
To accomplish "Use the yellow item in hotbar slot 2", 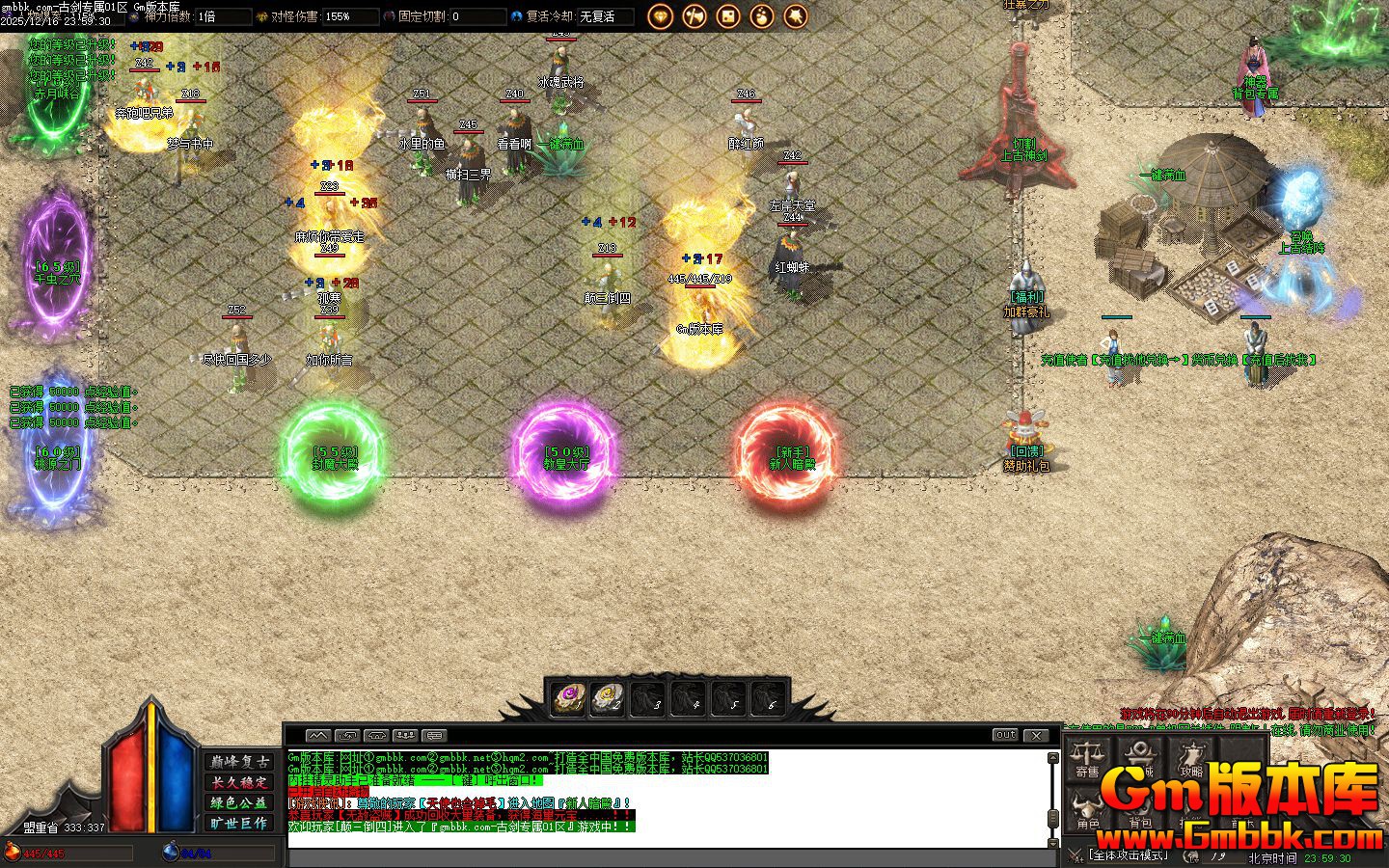I will point(607,697).
